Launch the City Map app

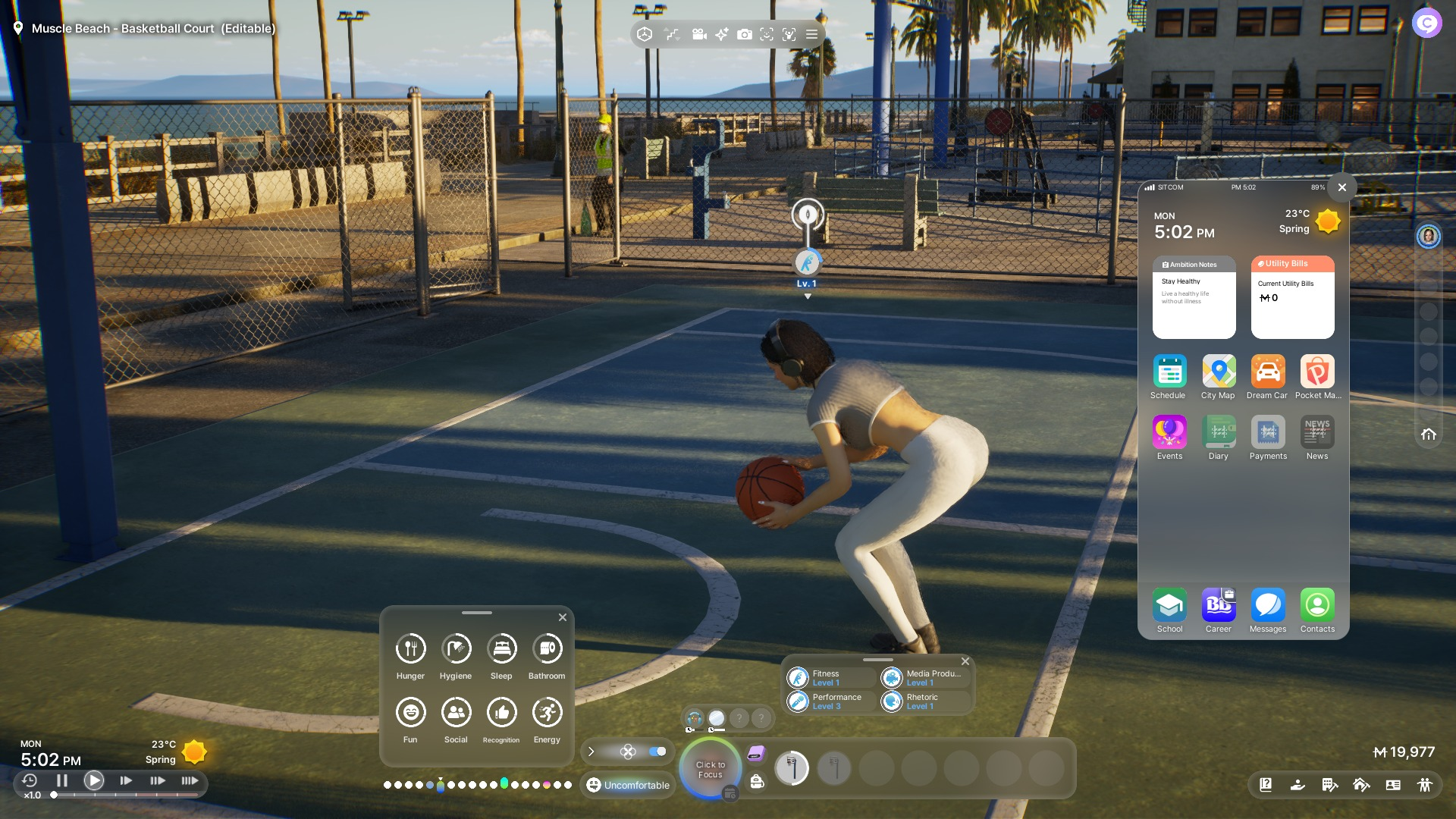coord(1219,372)
